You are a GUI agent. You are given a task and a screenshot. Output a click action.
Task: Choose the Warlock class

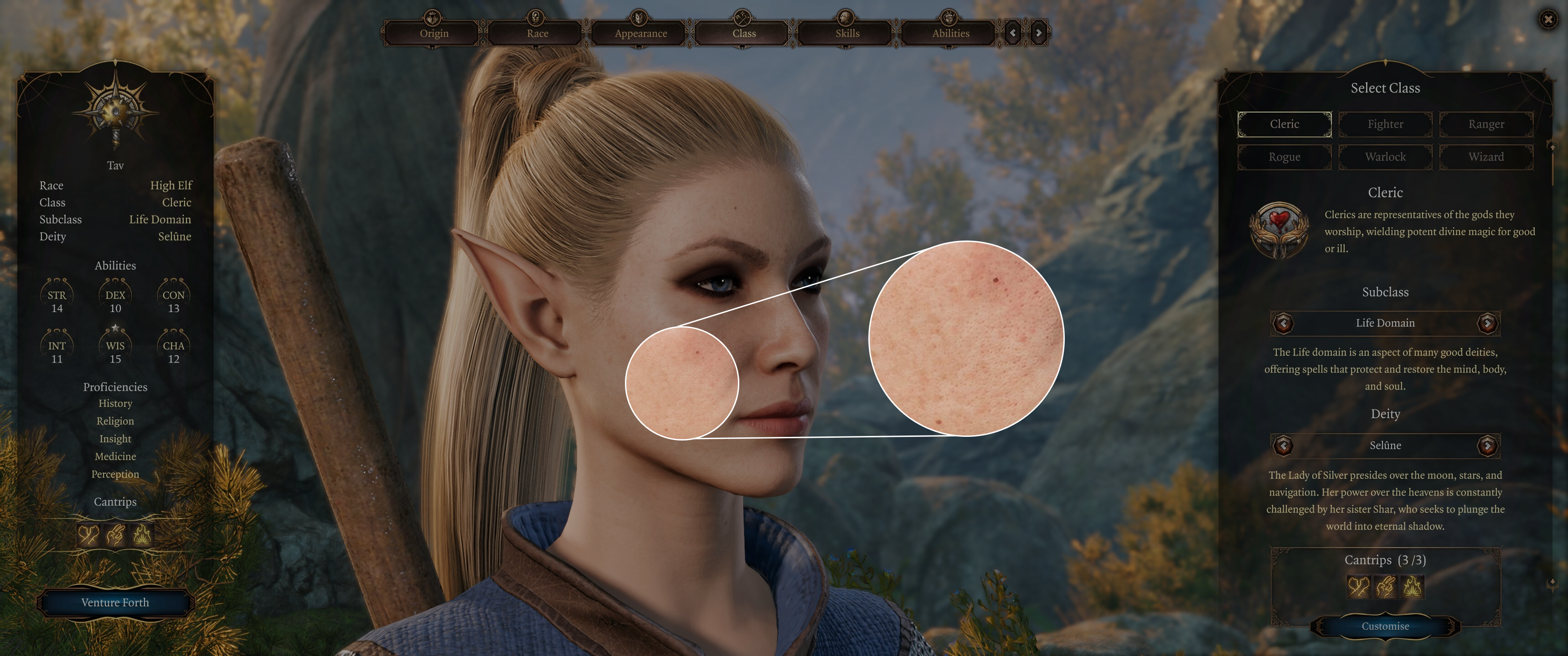[1385, 157]
